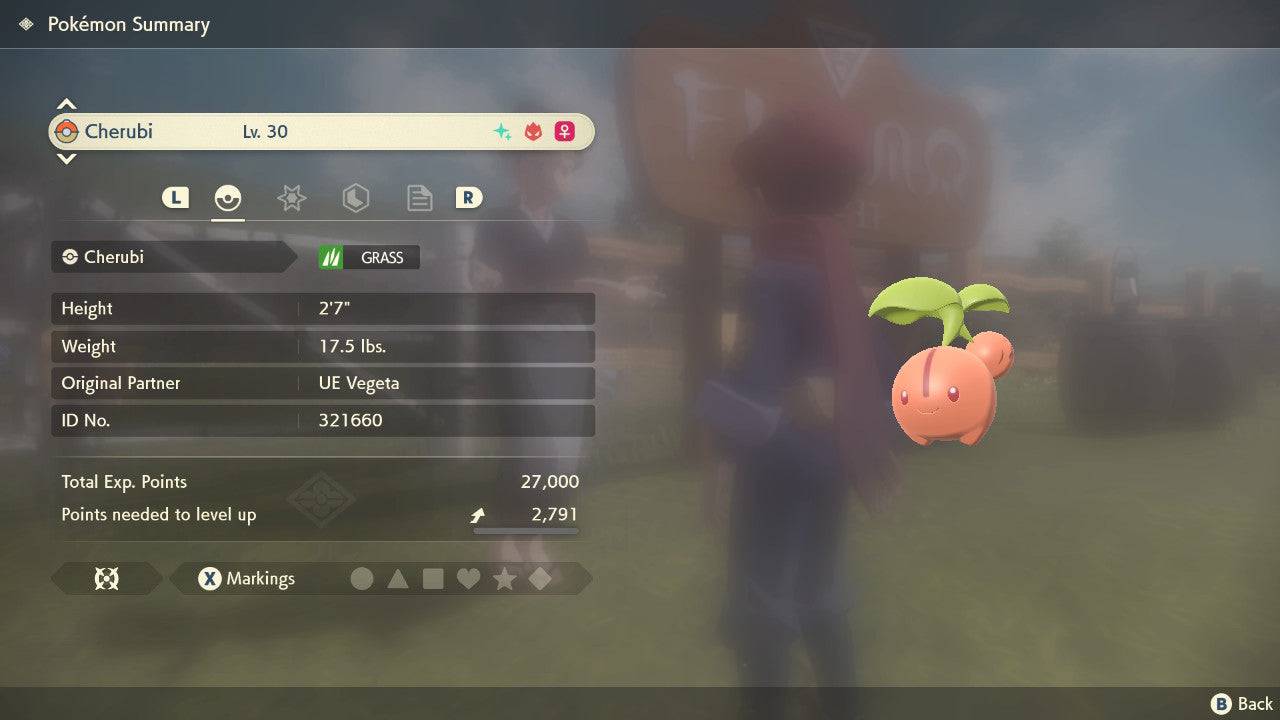Toggle the heart marking
This screenshot has height=720, width=1280.
[468, 579]
